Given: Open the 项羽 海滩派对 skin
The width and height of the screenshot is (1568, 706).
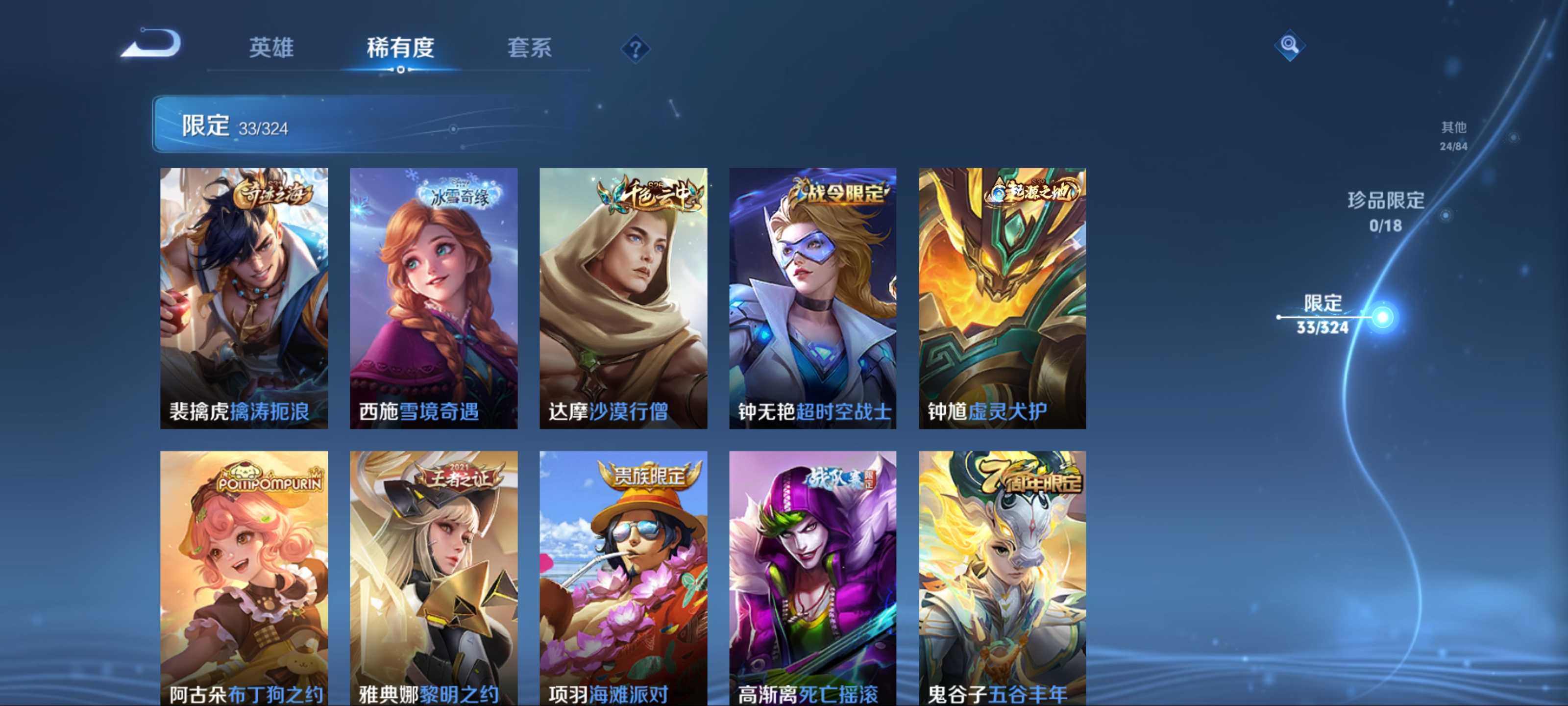Looking at the screenshot, I should coord(623,578).
